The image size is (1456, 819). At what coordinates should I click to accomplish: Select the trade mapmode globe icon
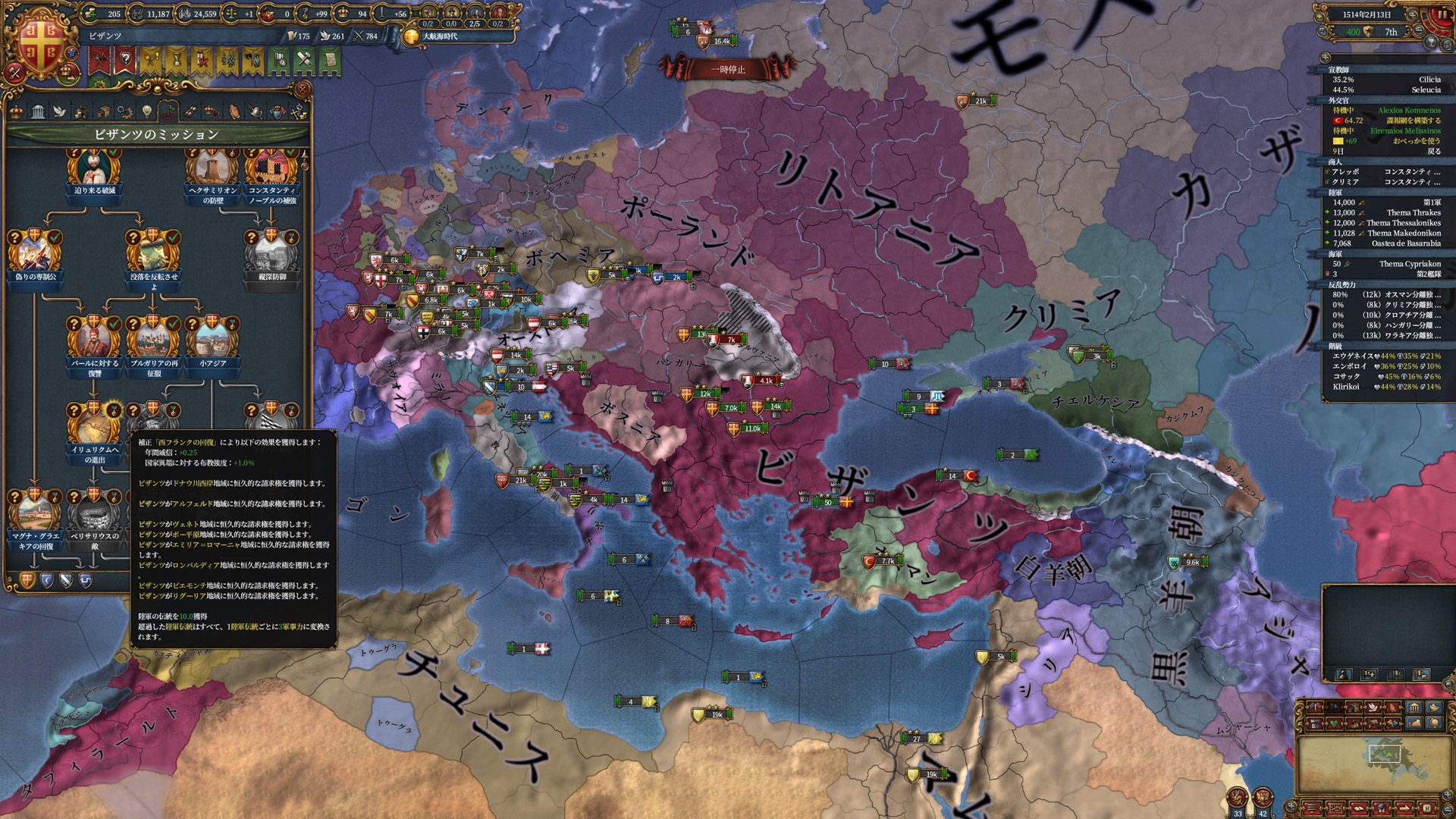click(x=1435, y=723)
